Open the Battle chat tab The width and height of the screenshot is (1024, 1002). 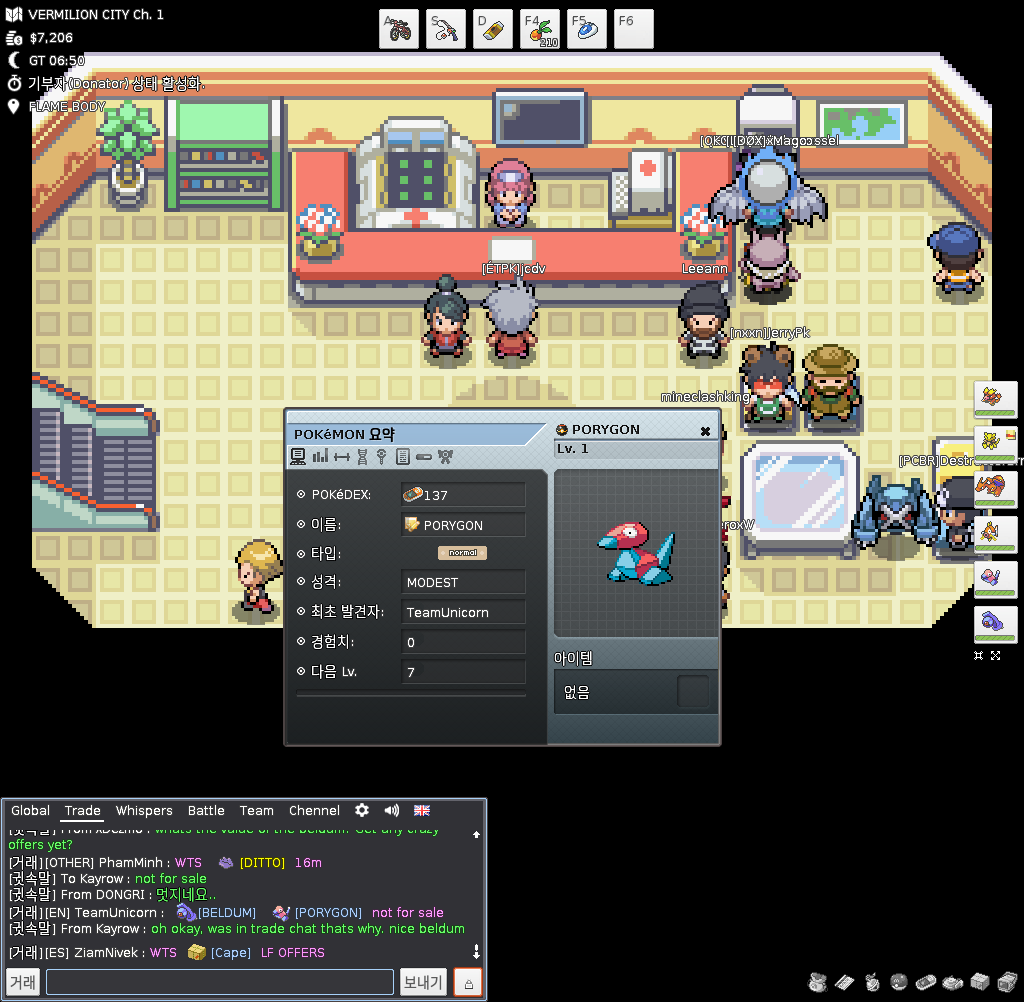pos(206,811)
